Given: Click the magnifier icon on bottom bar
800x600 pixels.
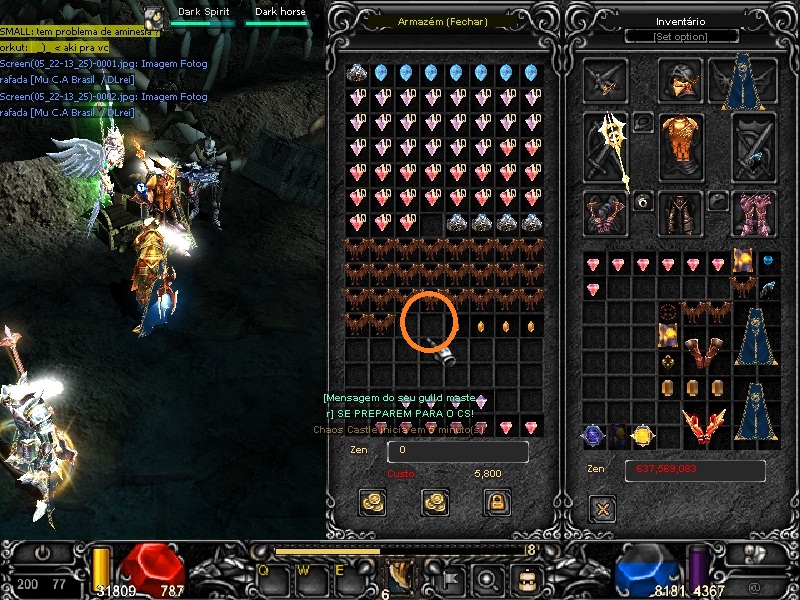Looking at the screenshot, I should [487, 577].
